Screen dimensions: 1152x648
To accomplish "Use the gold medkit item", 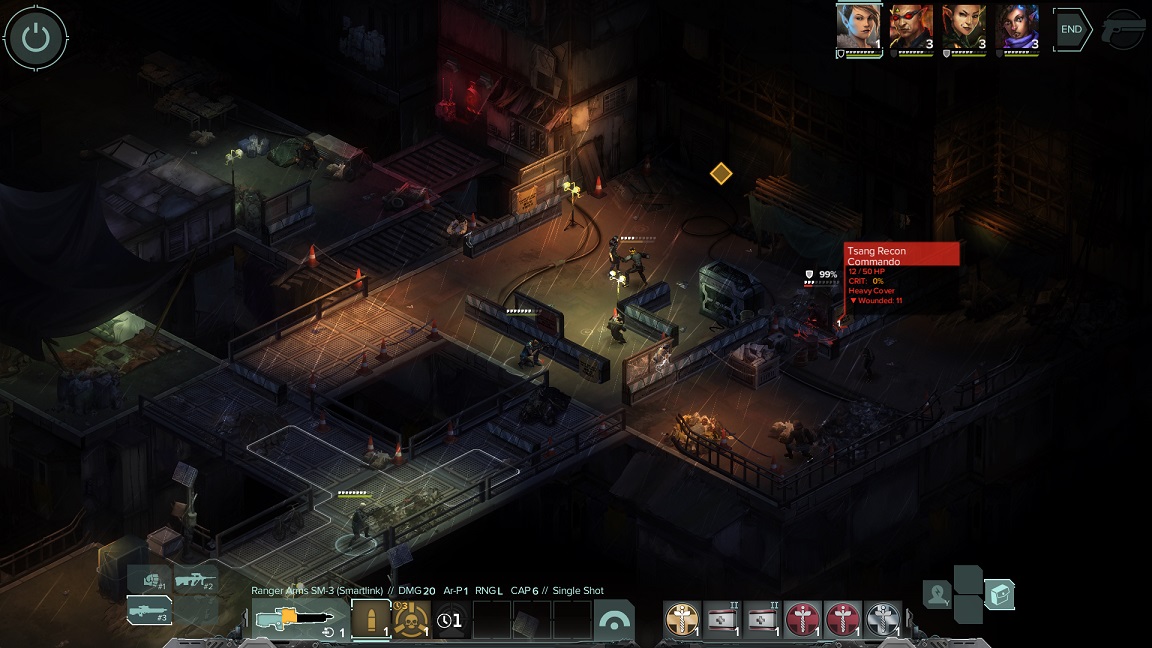I will [683, 620].
